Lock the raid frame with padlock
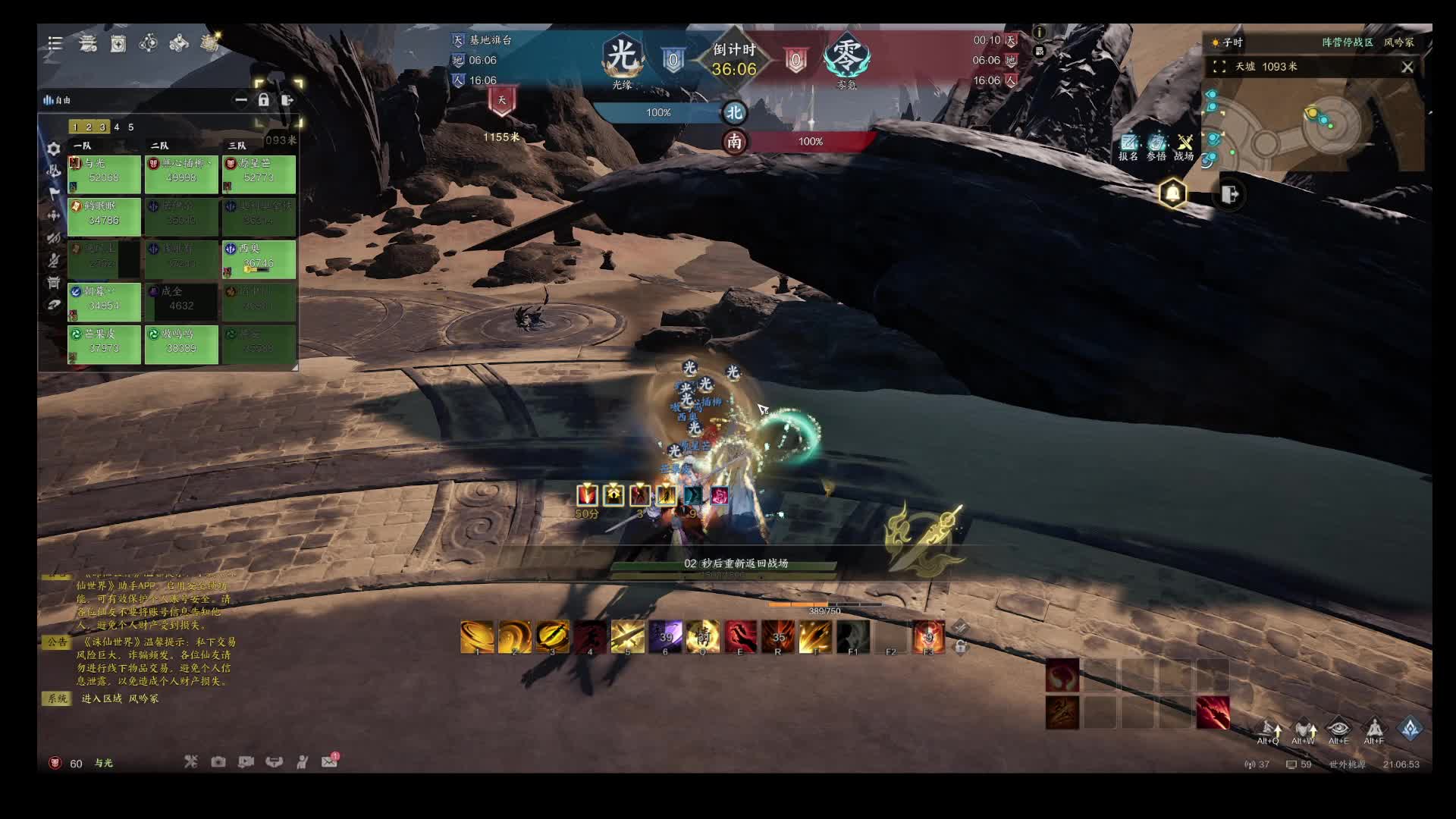 point(263,100)
